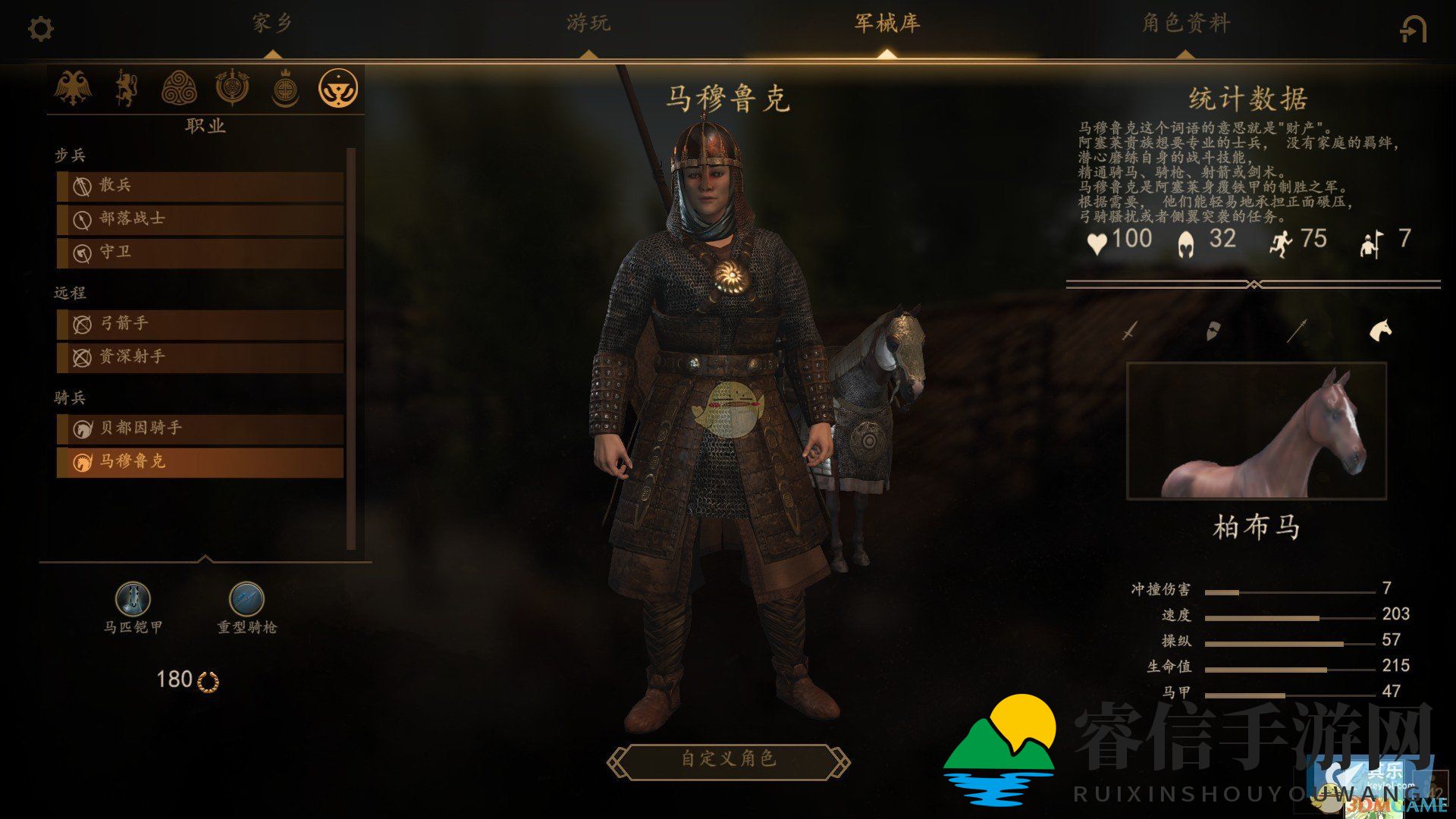Open the 军械库 tab
1456x819 pixels.
[x=886, y=24]
